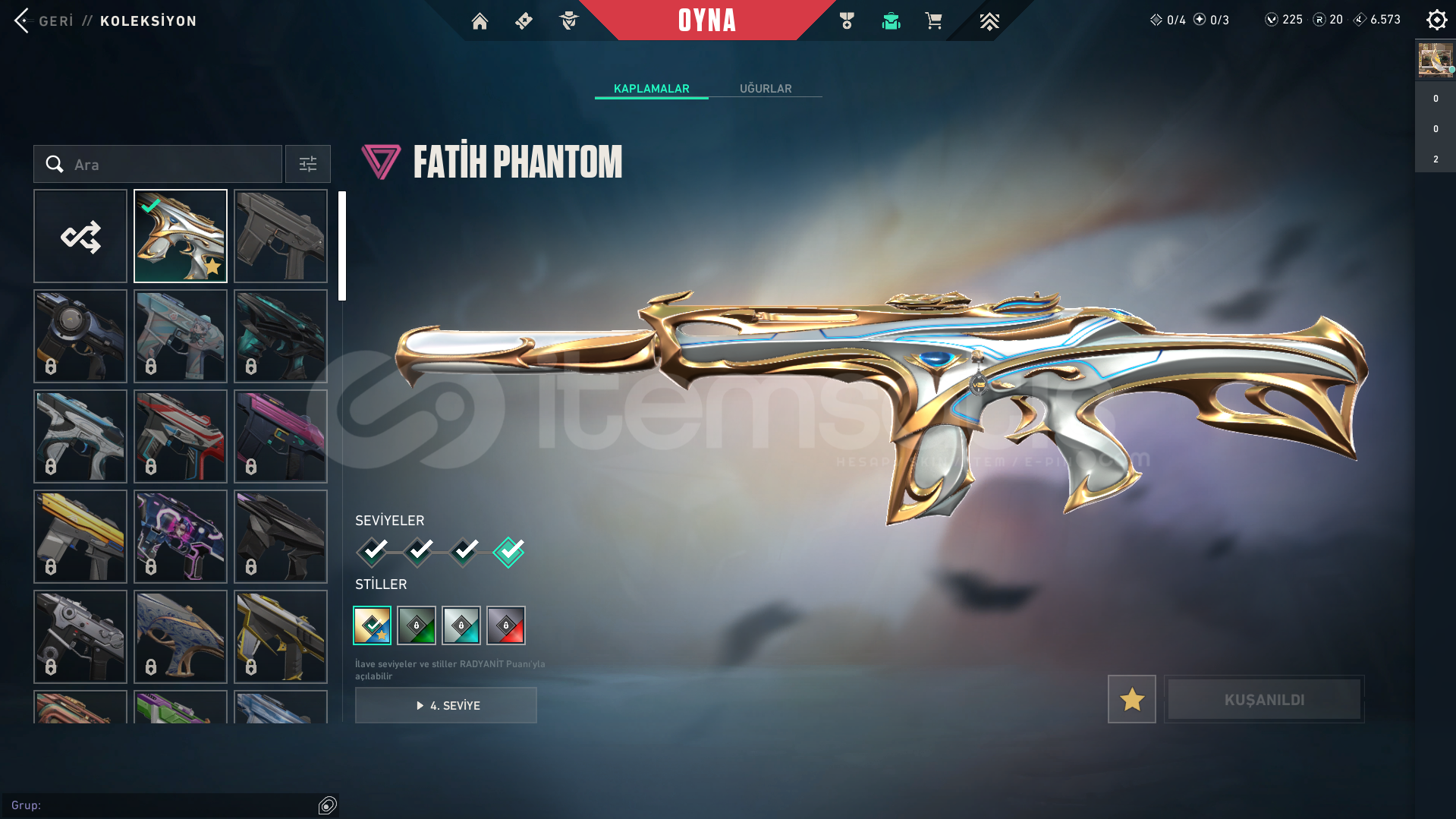Image resolution: width=1456 pixels, height=819 pixels.
Task: Switch to the UĞURLAR tab
Action: [765, 89]
